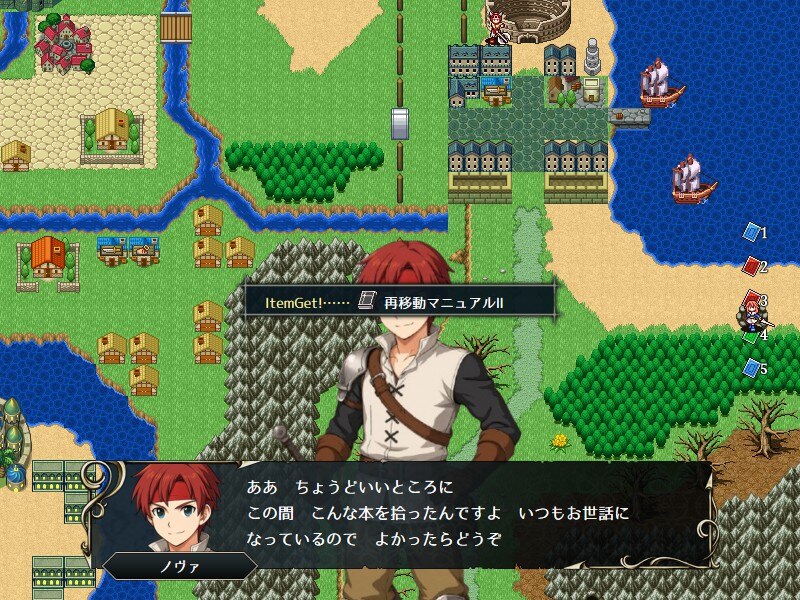Select the blue card numbered 1
Viewport: 800px width, 600px height.
click(752, 232)
